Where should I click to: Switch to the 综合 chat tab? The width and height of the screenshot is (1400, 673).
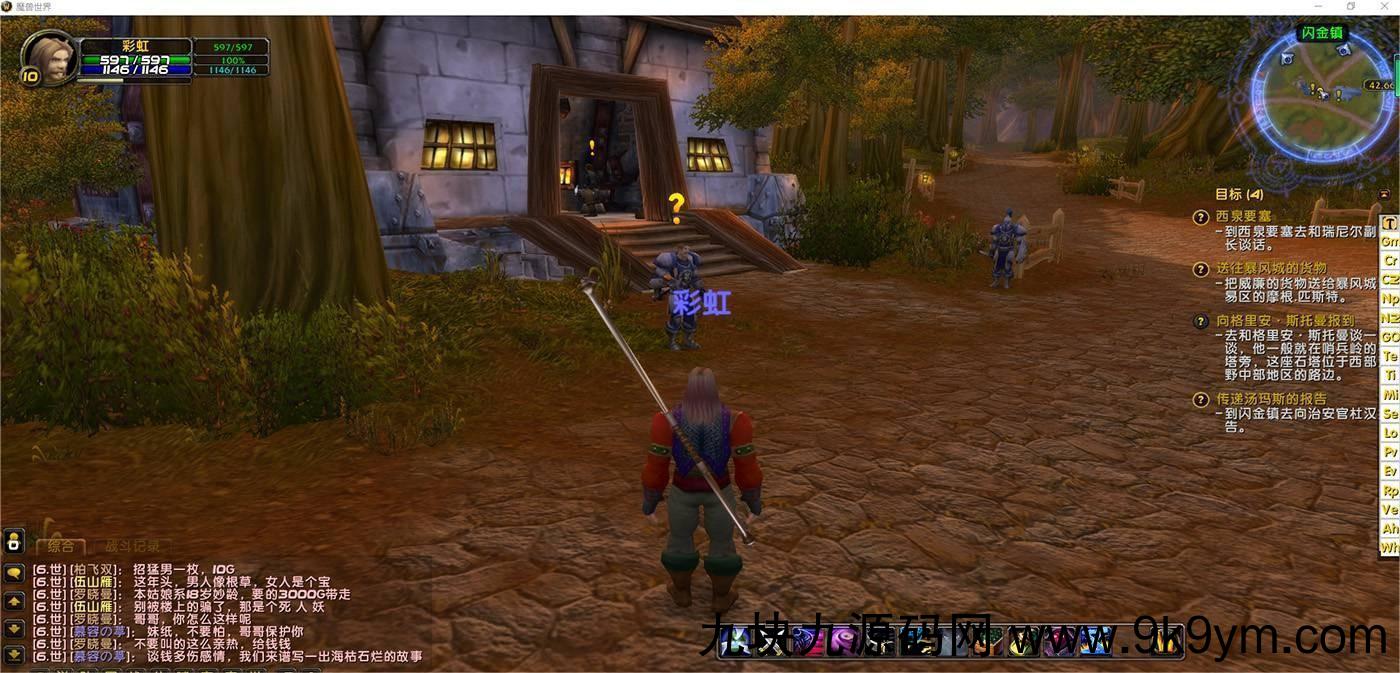61,546
